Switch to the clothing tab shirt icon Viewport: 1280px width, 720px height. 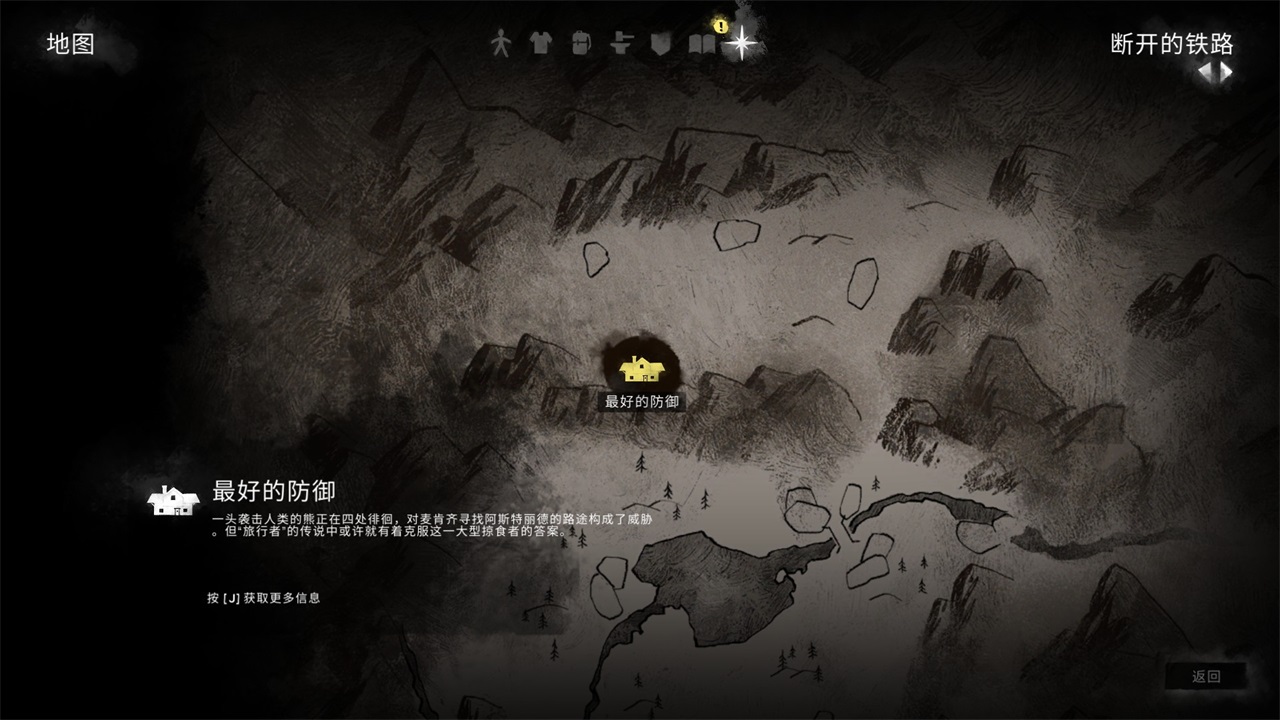point(540,43)
